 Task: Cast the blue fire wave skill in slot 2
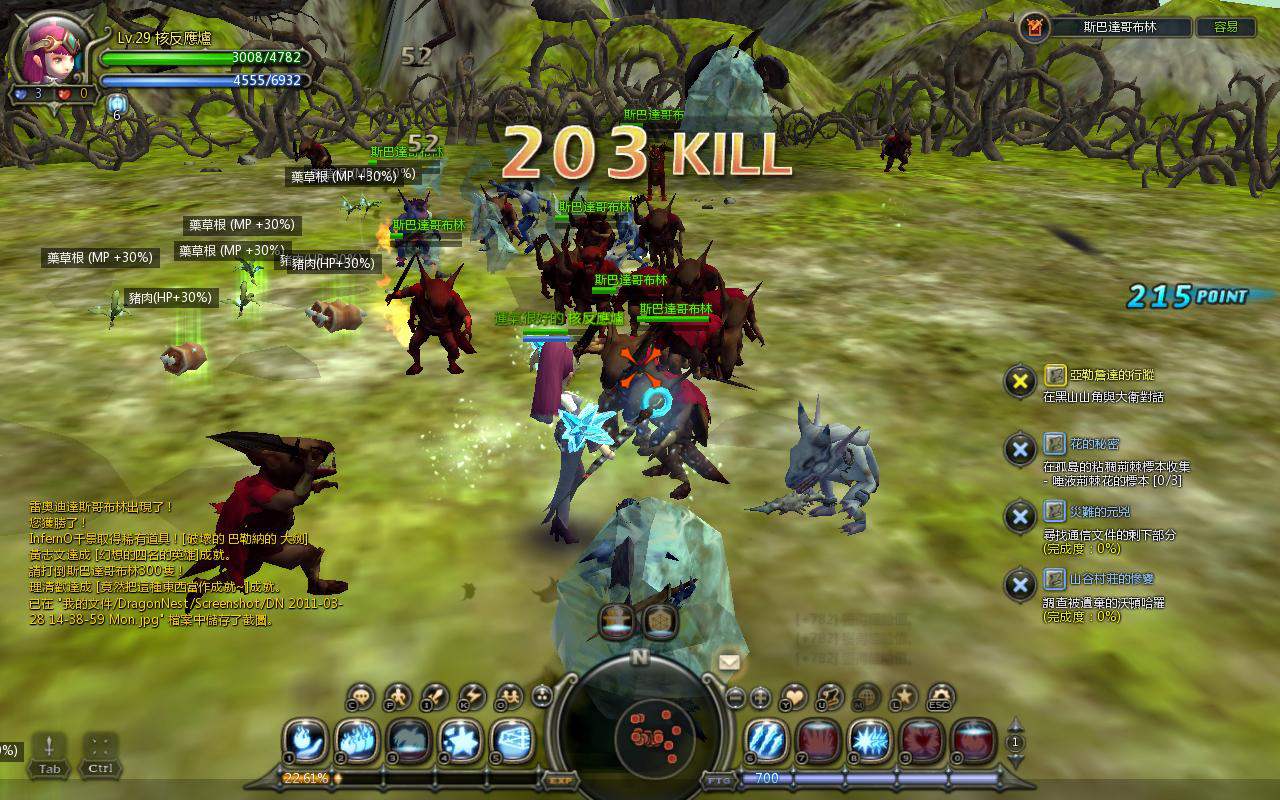pyautogui.click(x=357, y=741)
